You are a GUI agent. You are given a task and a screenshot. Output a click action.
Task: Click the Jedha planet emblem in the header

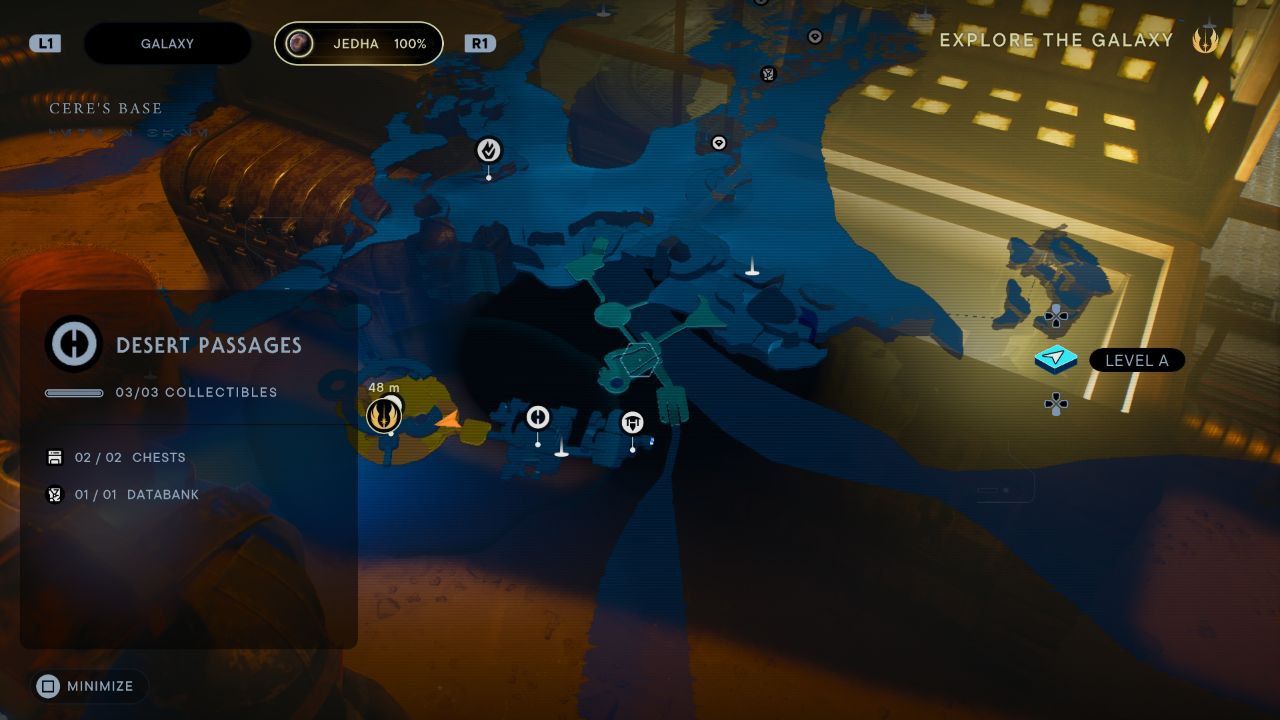pos(298,43)
